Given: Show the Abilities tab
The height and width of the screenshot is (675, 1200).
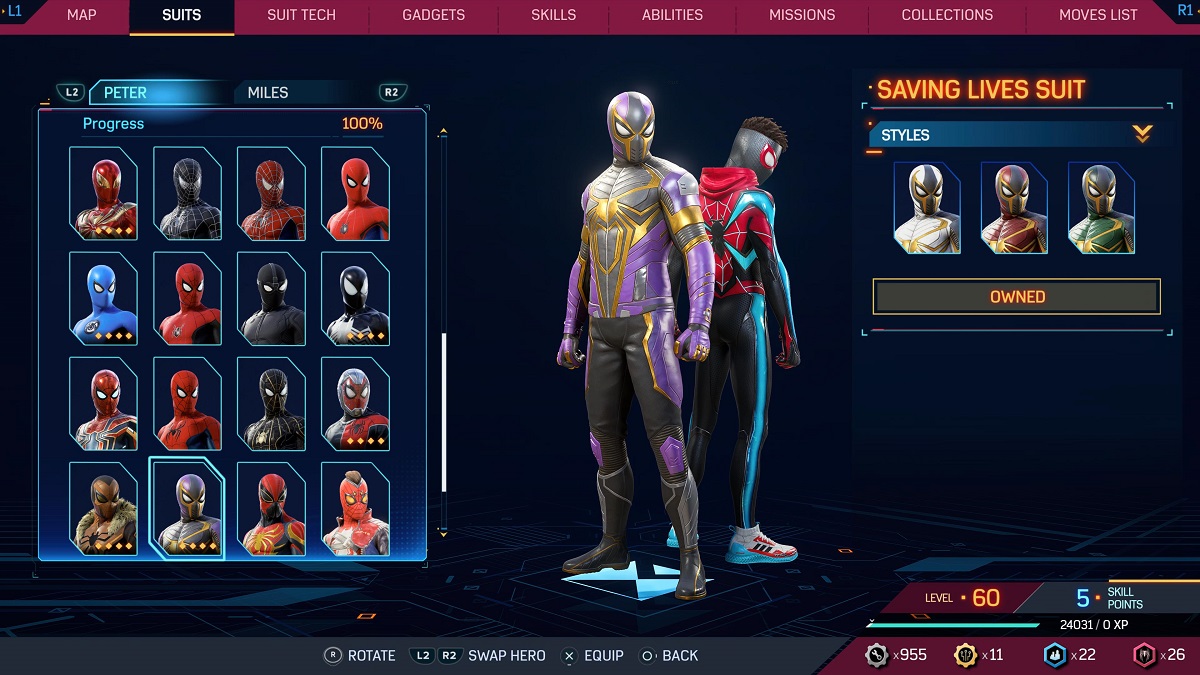Looking at the screenshot, I should [672, 15].
